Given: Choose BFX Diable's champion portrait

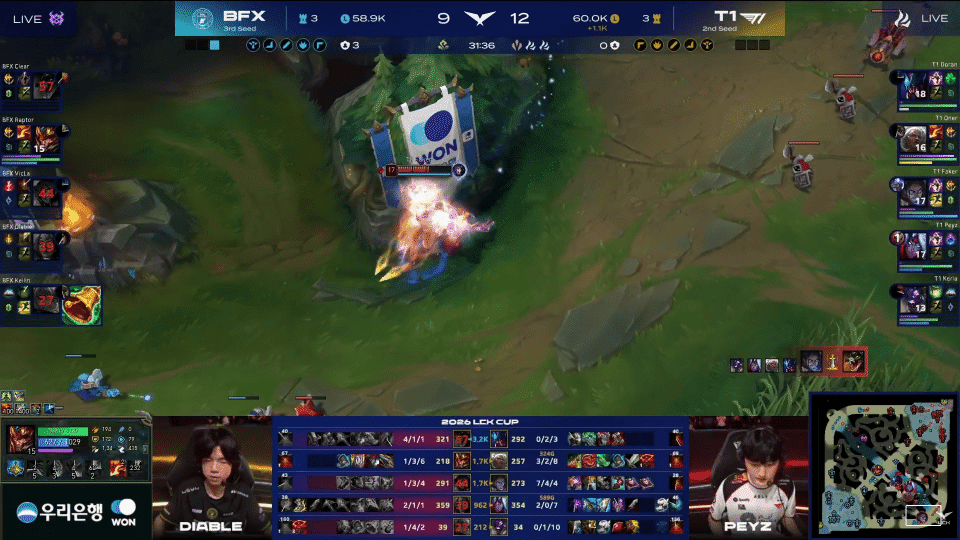Looking at the screenshot, I should point(45,243).
